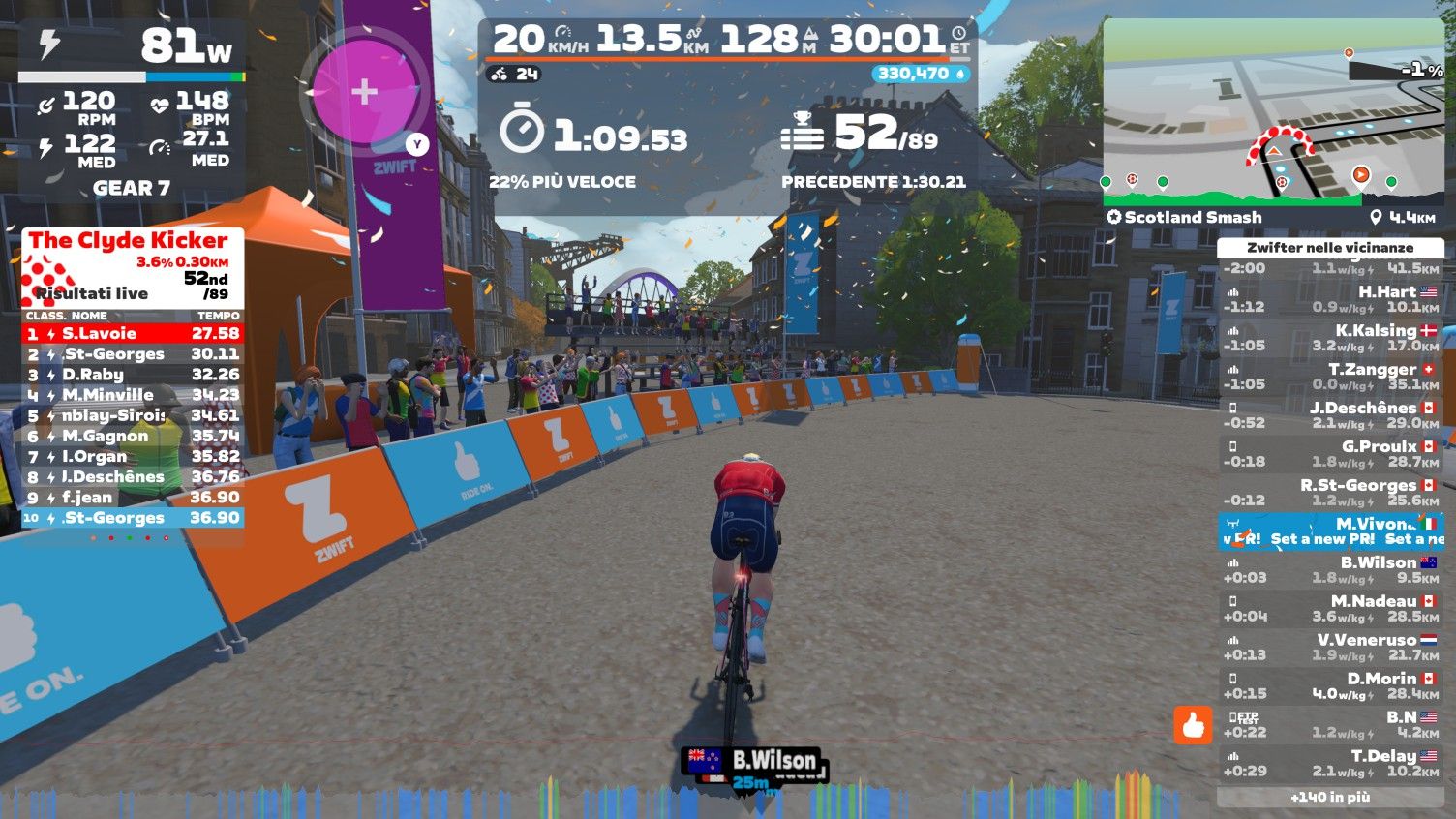Select T.Delay in the nearby list

pos(1330,764)
